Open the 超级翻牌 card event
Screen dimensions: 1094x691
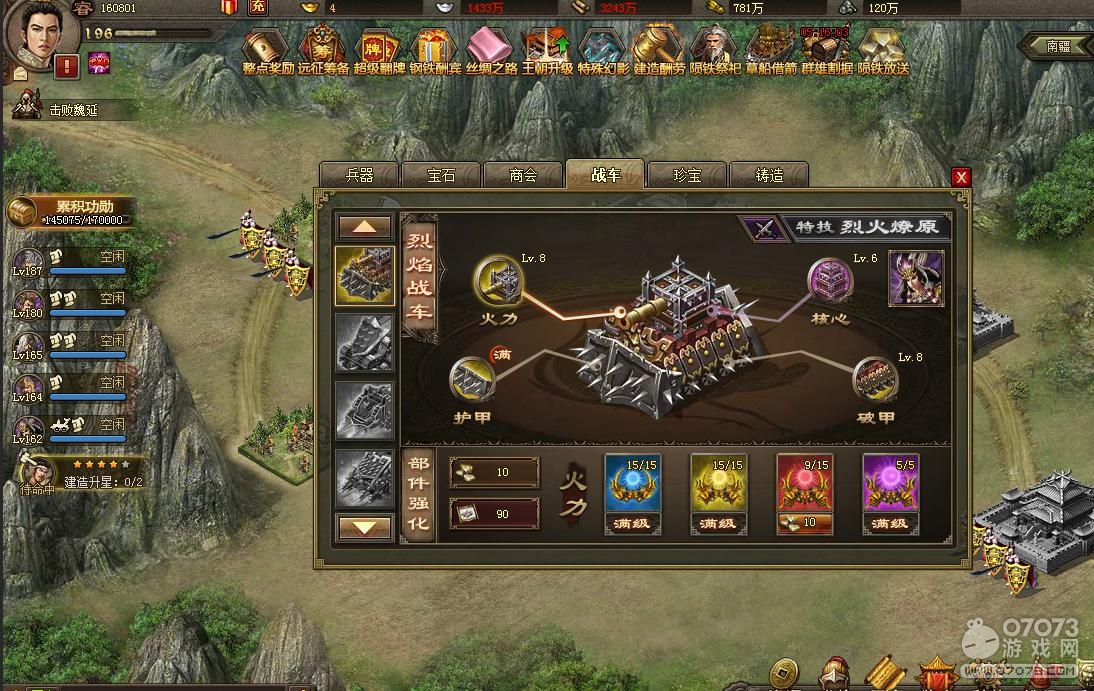[x=380, y=48]
